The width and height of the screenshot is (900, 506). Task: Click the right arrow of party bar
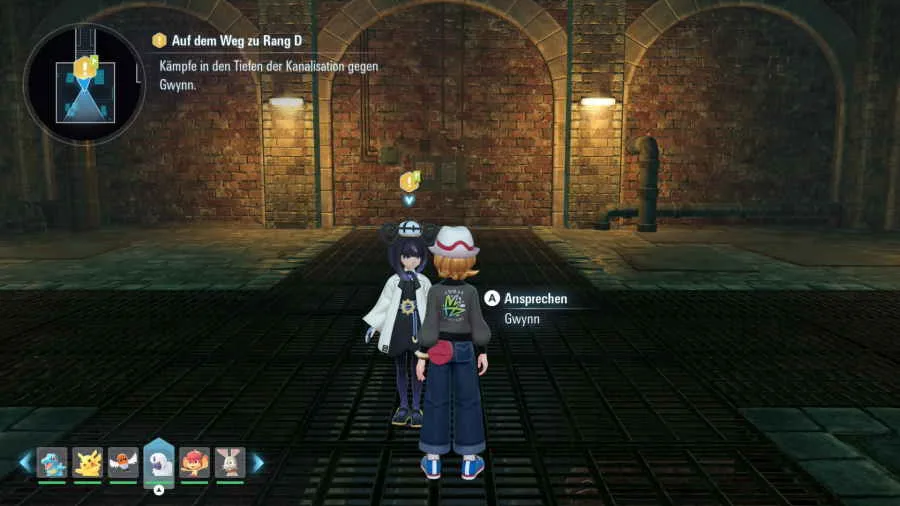[258, 463]
